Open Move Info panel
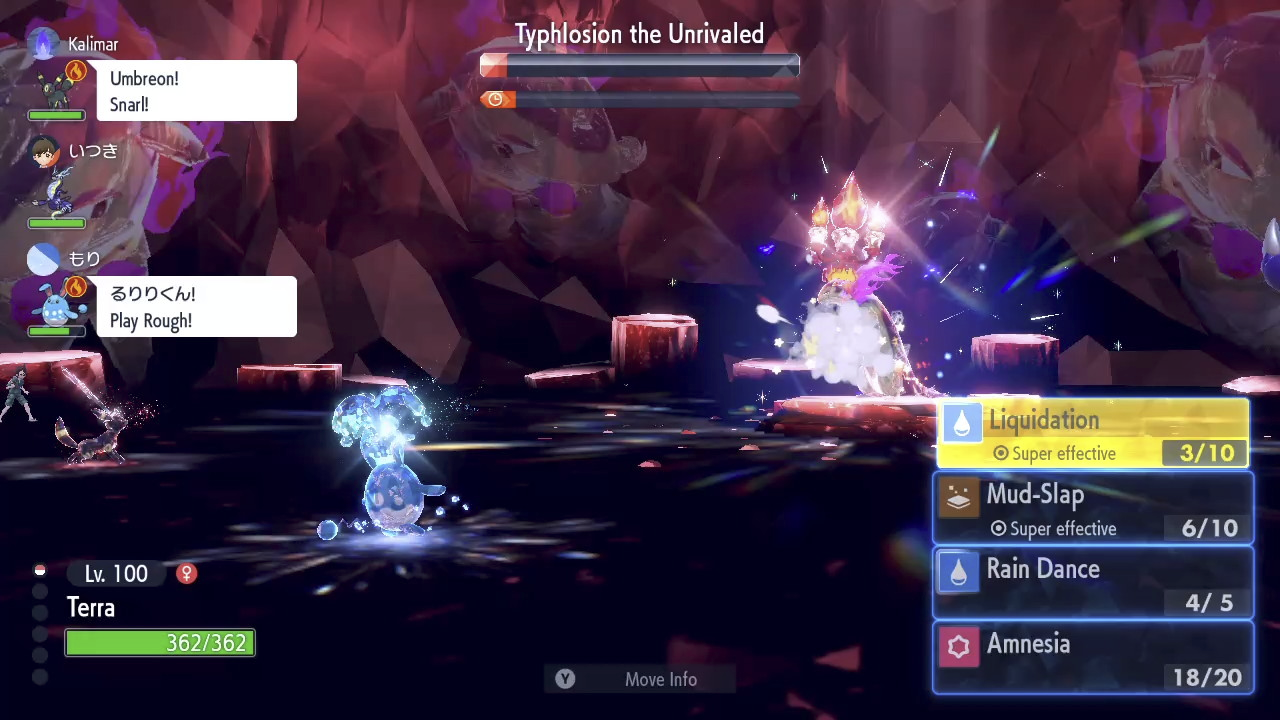Screen dimensions: 1280x720 tap(640, 679)
